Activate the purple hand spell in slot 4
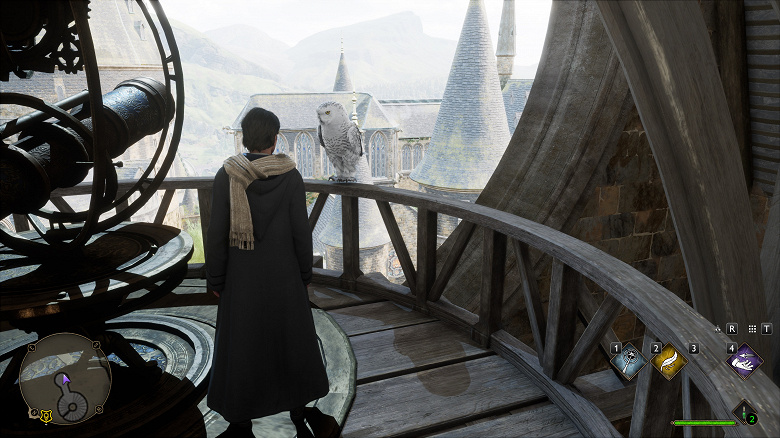 744,362
